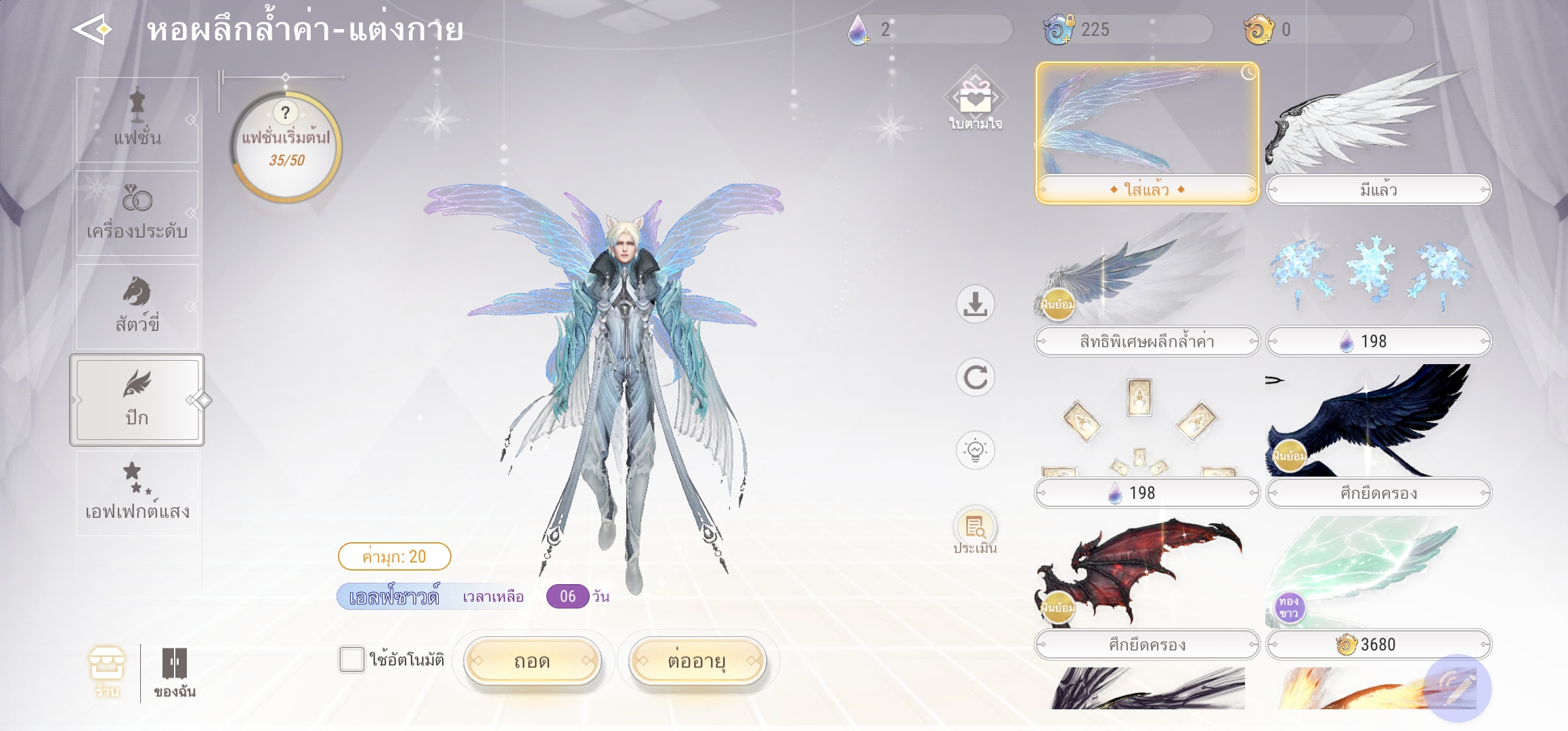Open the ใบตามใจ gift wishlist icon
The image size is (1568, 731).
[x=975, y=103]
